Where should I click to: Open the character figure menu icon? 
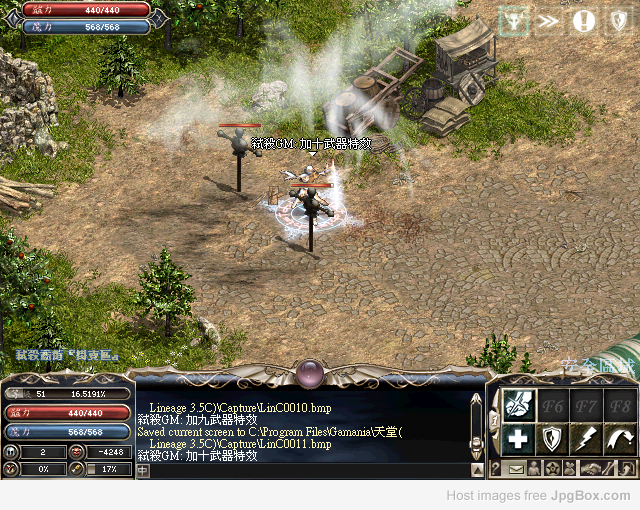tap(534, 468)
